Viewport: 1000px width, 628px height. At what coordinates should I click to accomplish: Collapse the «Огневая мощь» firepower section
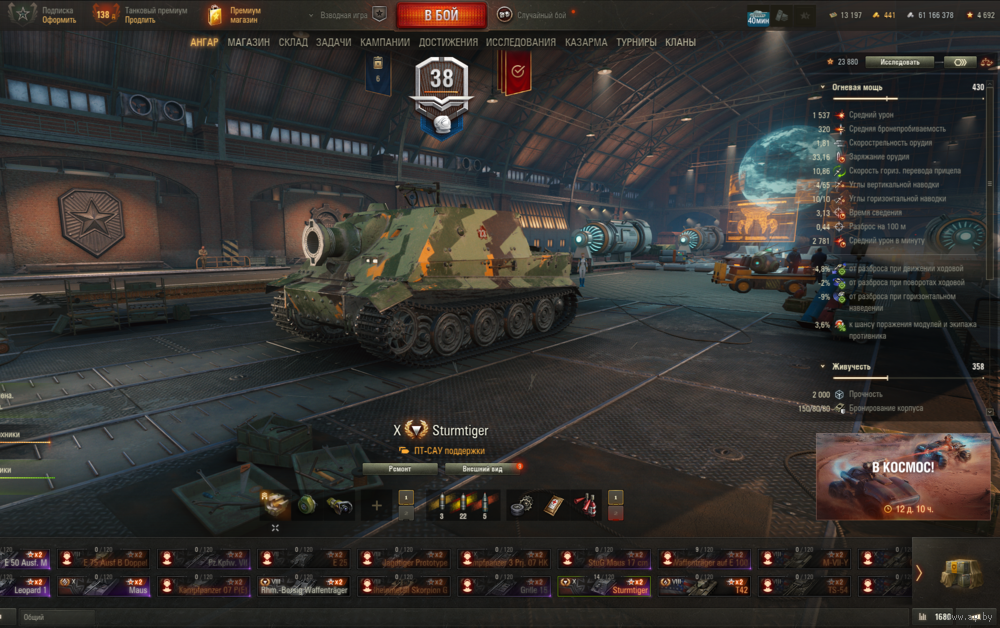pos(822,87)
